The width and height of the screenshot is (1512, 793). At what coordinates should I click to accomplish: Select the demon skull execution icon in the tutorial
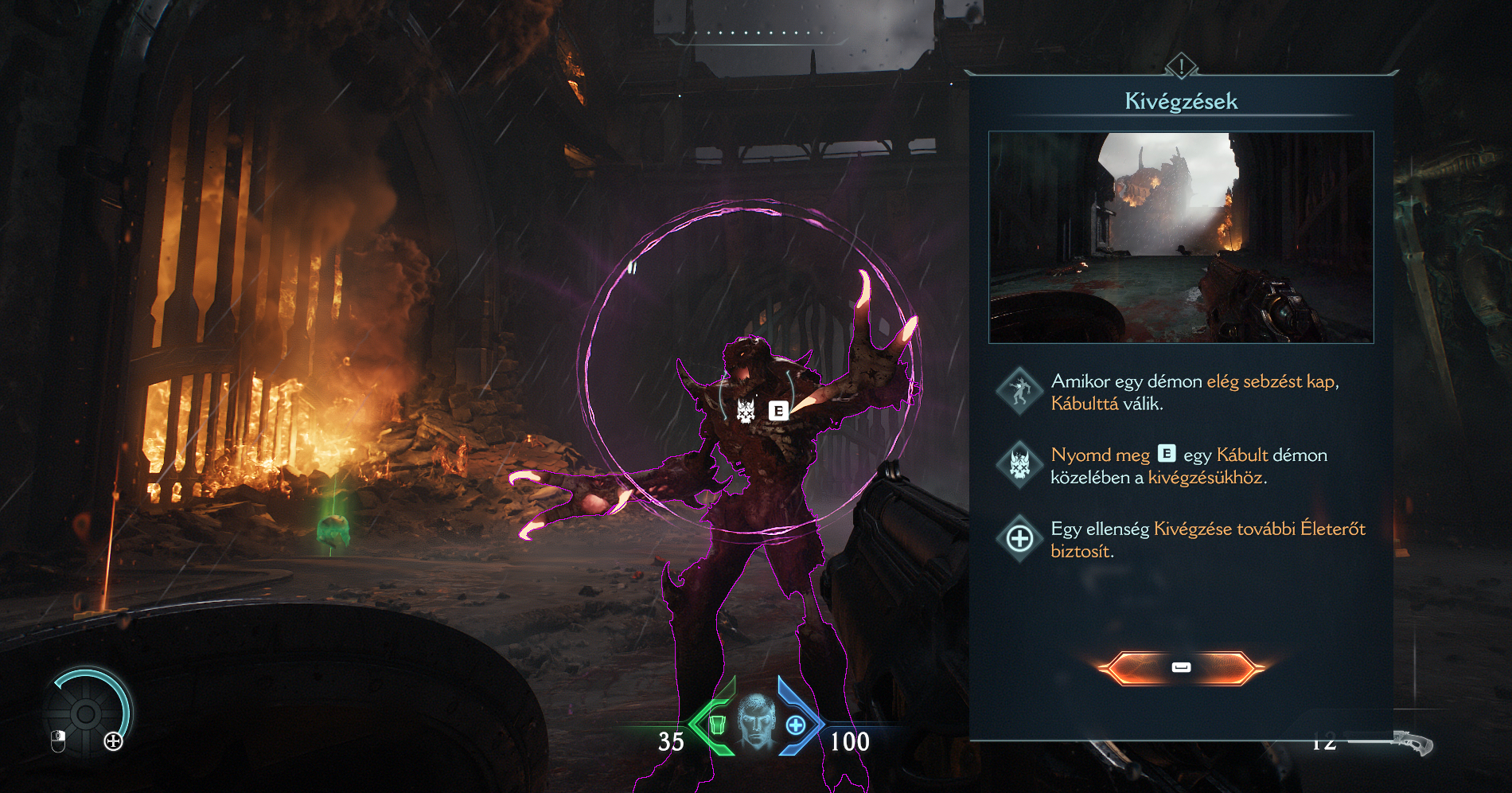(x=1019, y=465)
